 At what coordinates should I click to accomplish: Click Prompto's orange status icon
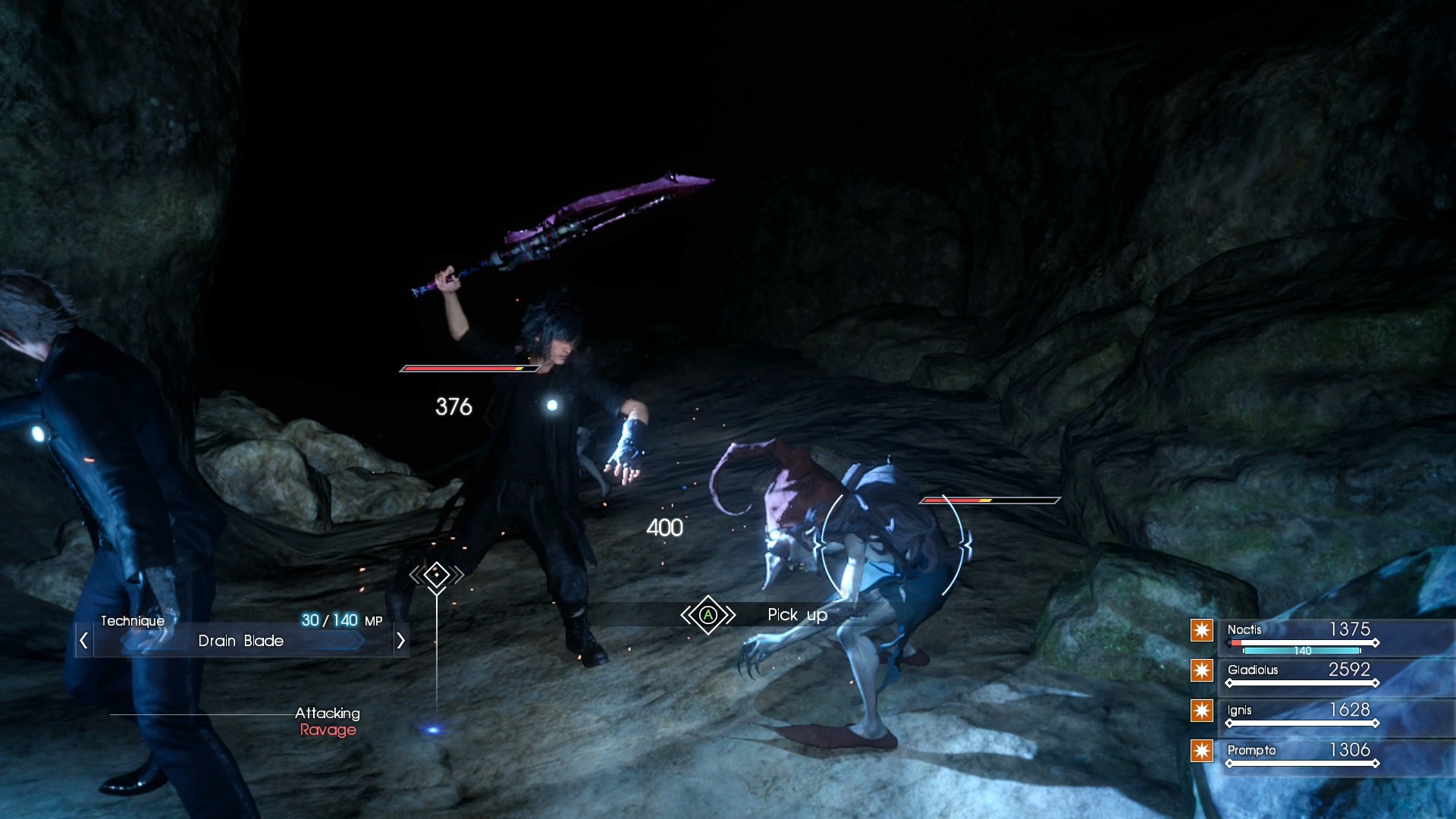coord(1202,751)
